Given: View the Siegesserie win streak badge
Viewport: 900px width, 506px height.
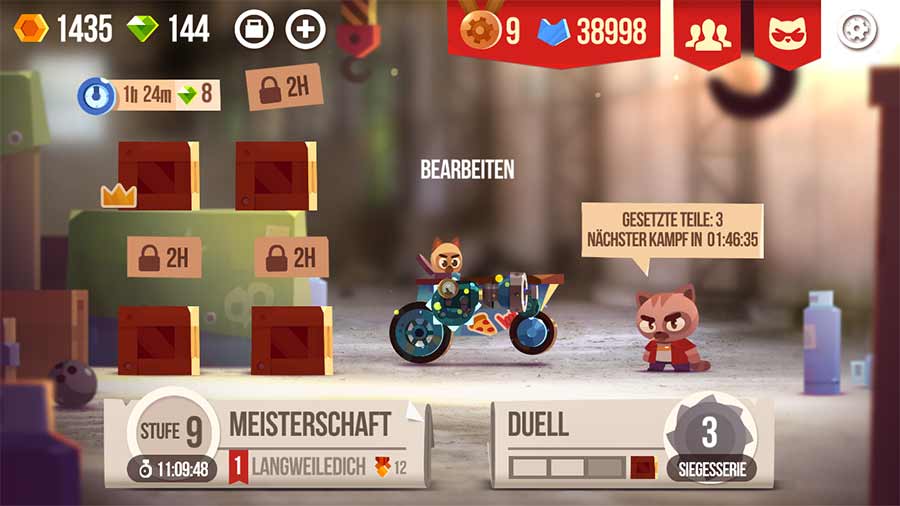Looking at the screenshot, I should click(710, 440).
